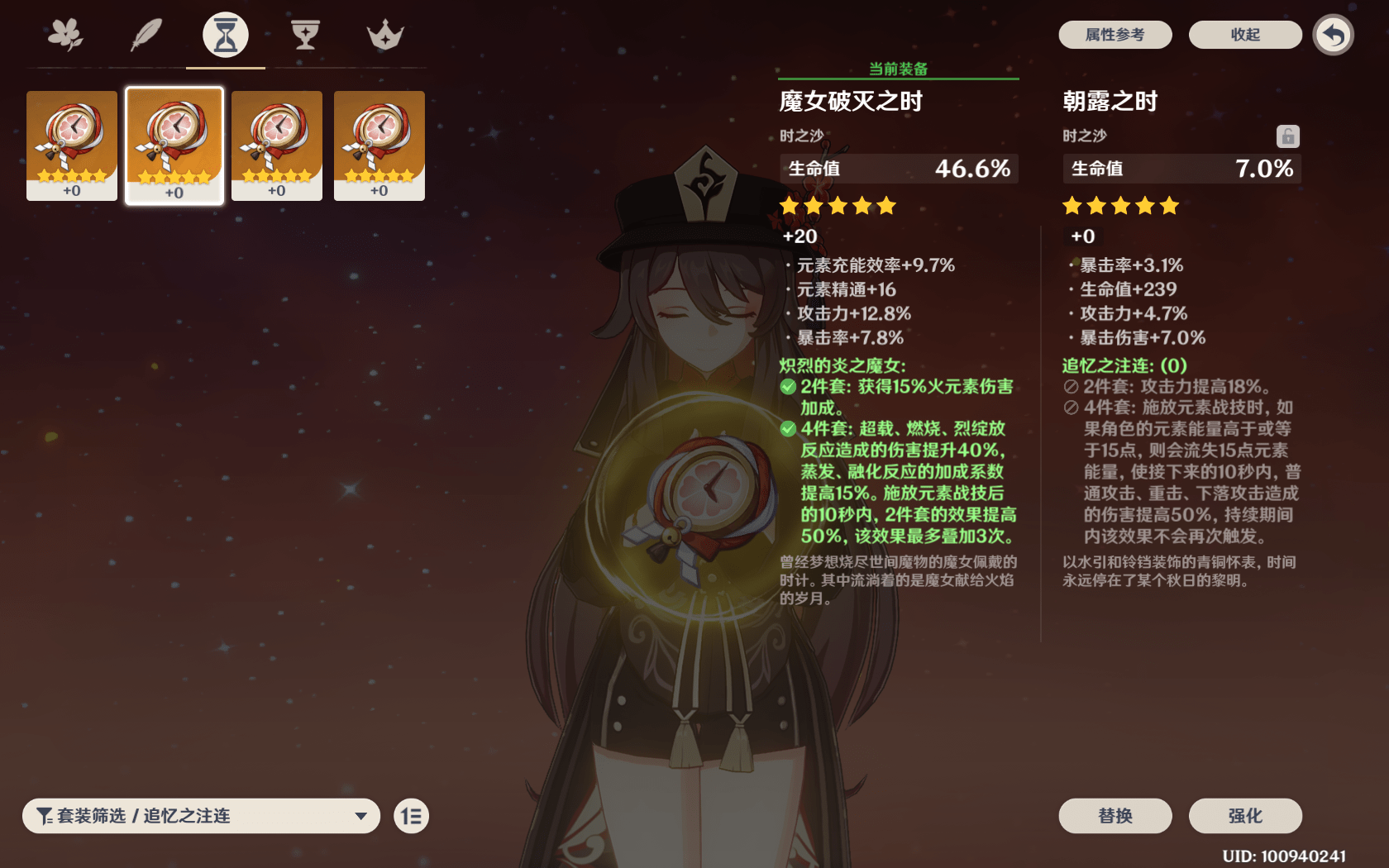Viewport: 1389px width, 868px height.
Task: Choose the highlighted selected pocket watch artifact
Action: click(x=174, y=145)
